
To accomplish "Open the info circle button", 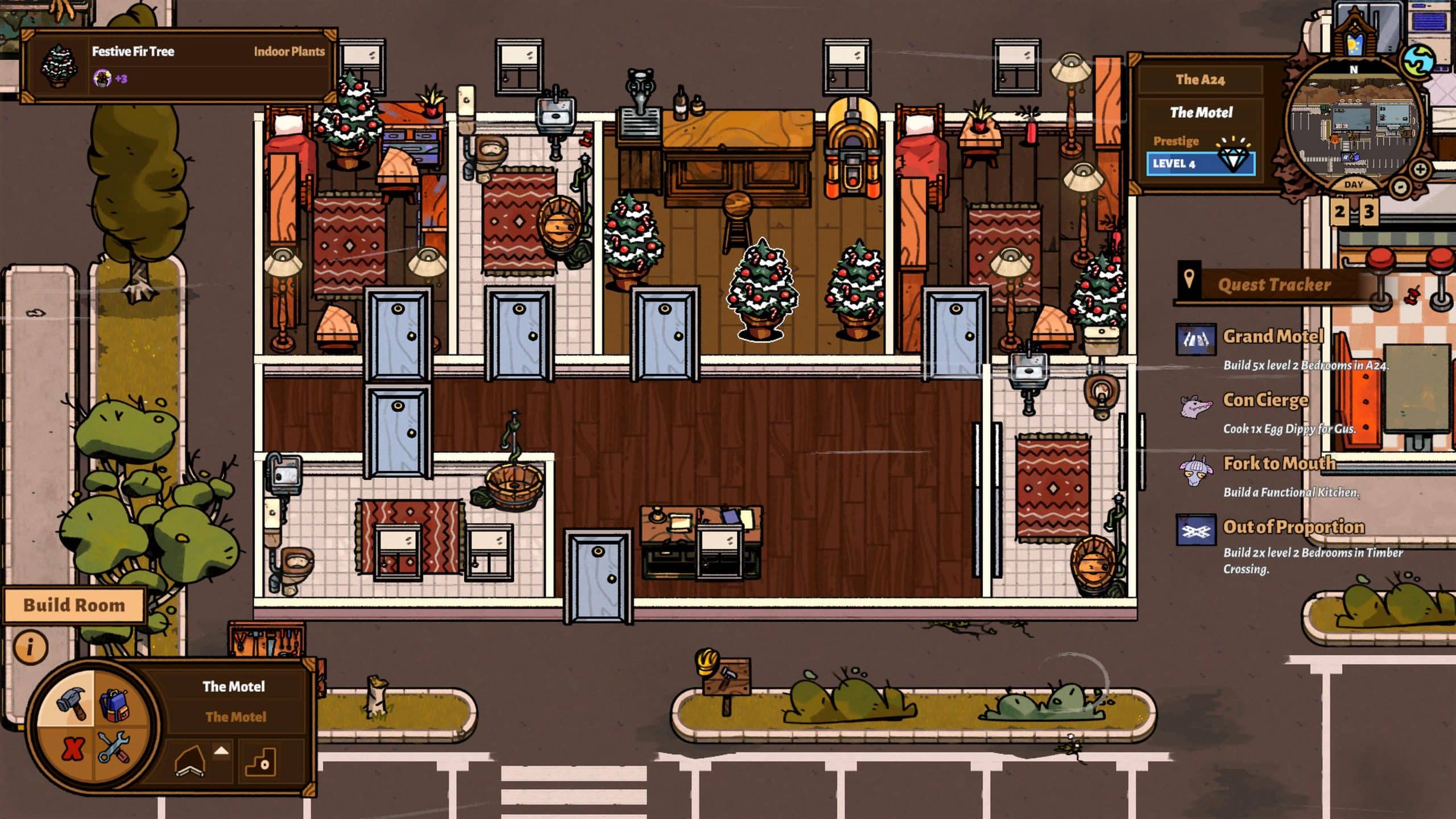I will 30,647.
